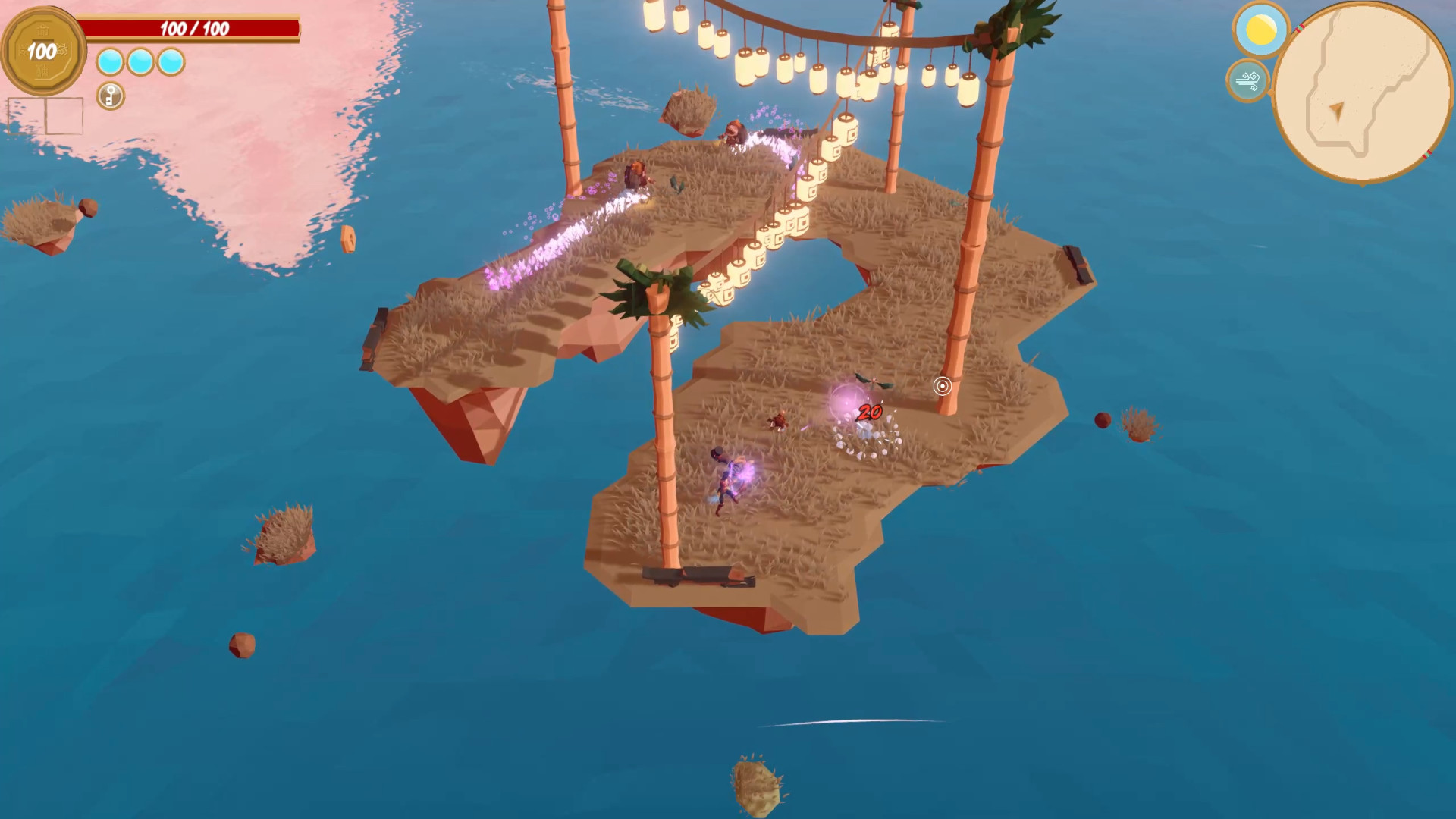Toggle the right empty inventory slot
The image size is (1456, 819).
point(64,114)
